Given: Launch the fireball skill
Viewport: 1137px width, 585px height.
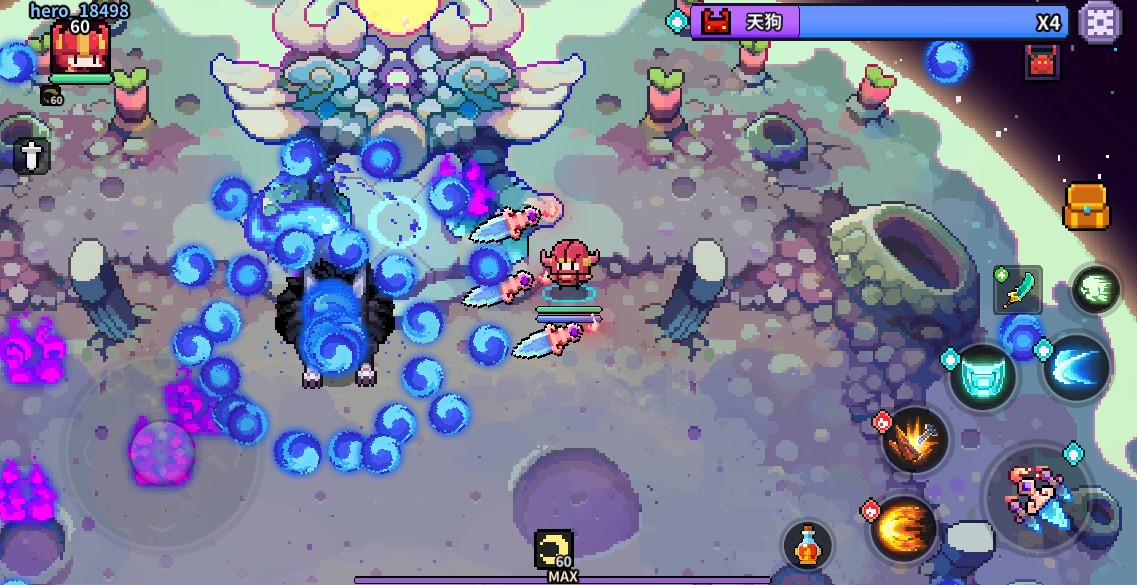Looking at the screenshot, I should click(x=903, y=527).
